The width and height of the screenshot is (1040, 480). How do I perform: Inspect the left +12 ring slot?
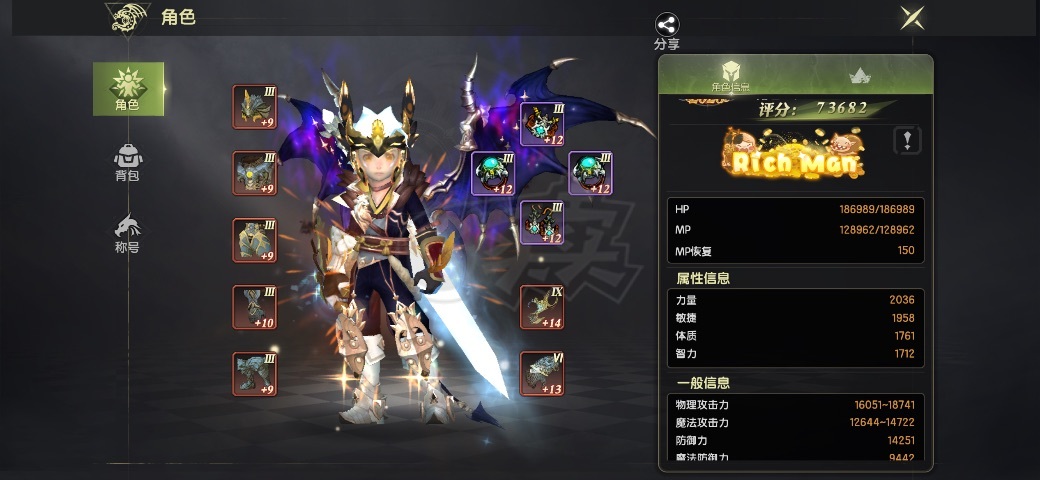click(x=492, y=173)
